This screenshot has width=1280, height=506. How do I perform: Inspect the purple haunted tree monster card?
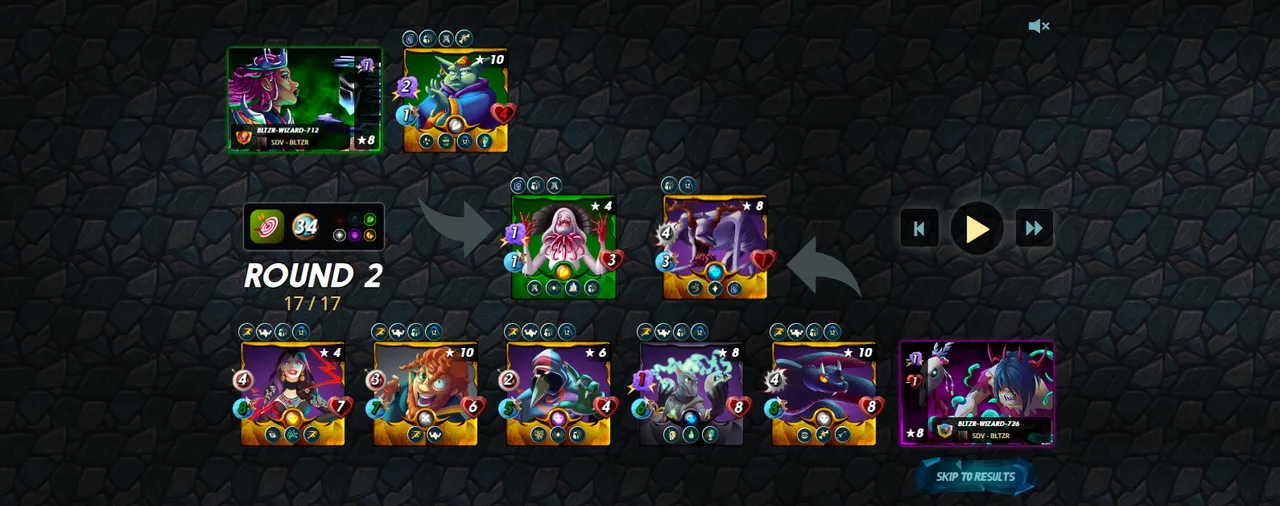pyautogui.click(x=715, y=246)
